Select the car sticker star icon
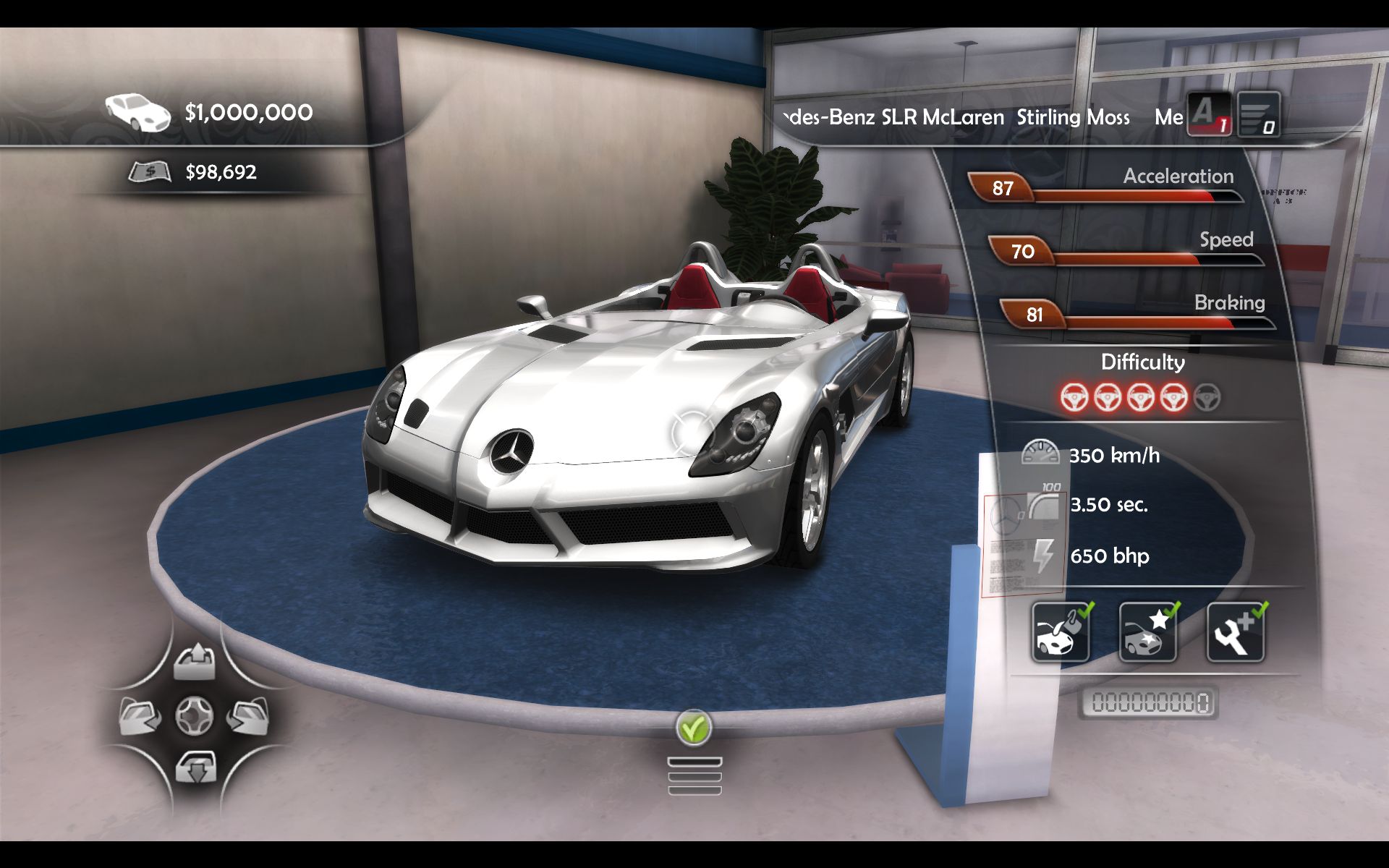The height and width of the screenshot is (868, 1389). [1148, 632]
